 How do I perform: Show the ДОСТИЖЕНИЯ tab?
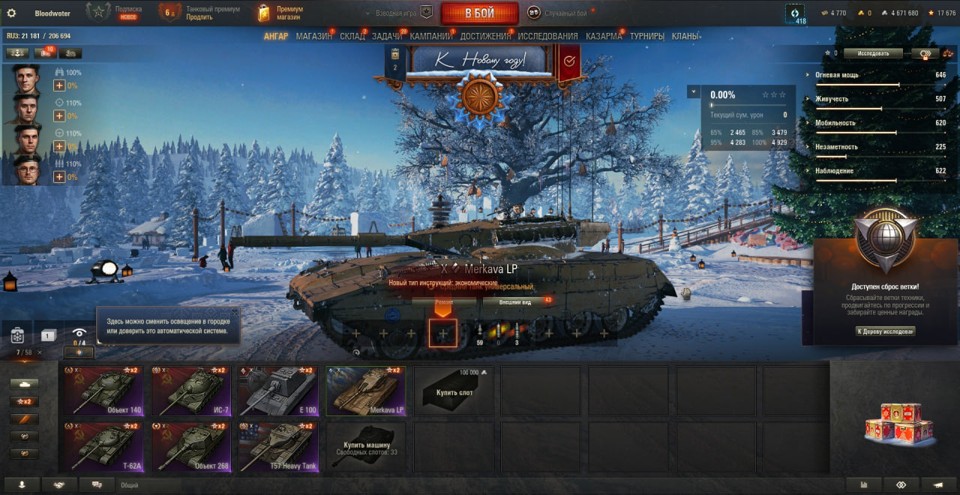point(486,36)
